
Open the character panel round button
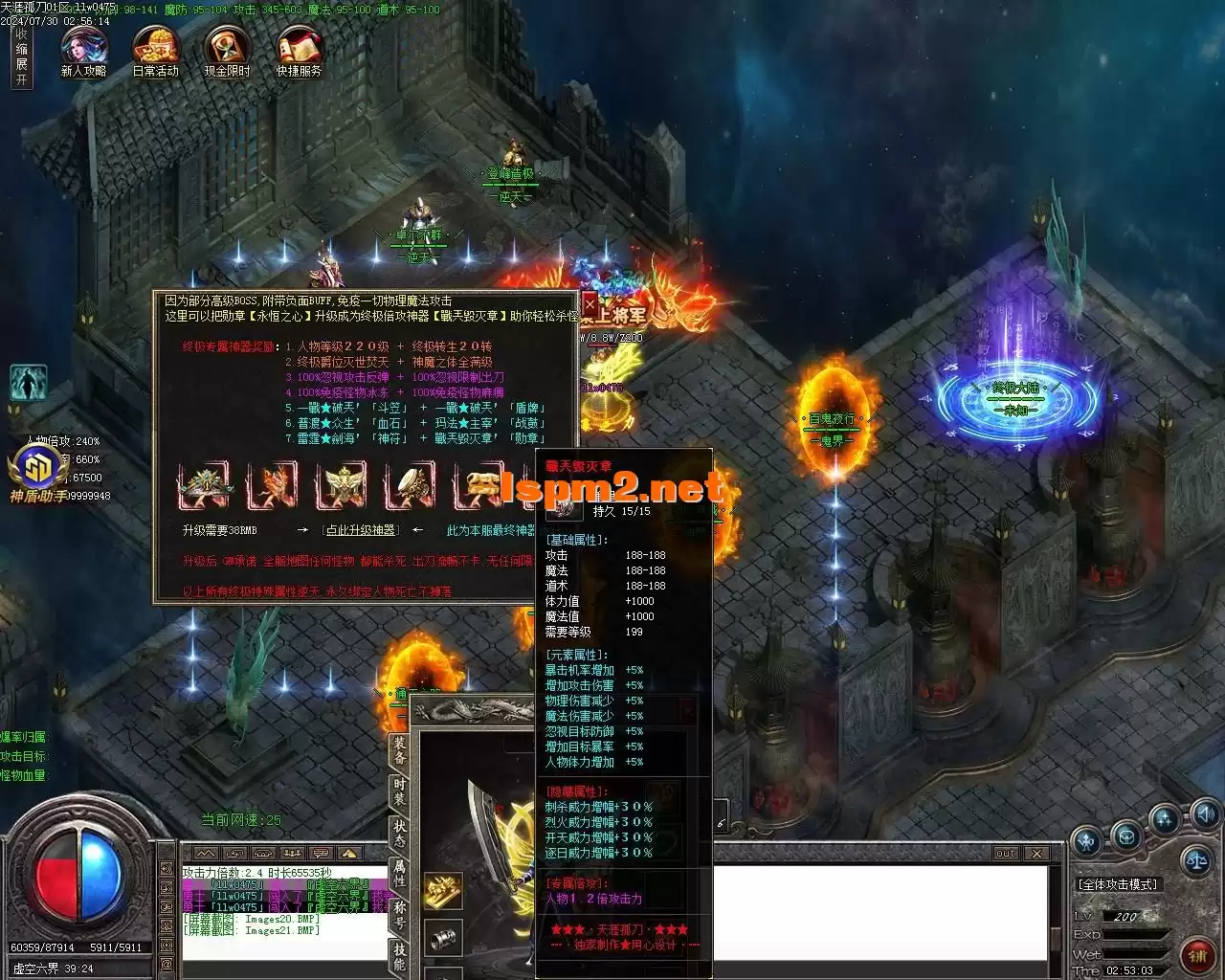click(1087, 842)
